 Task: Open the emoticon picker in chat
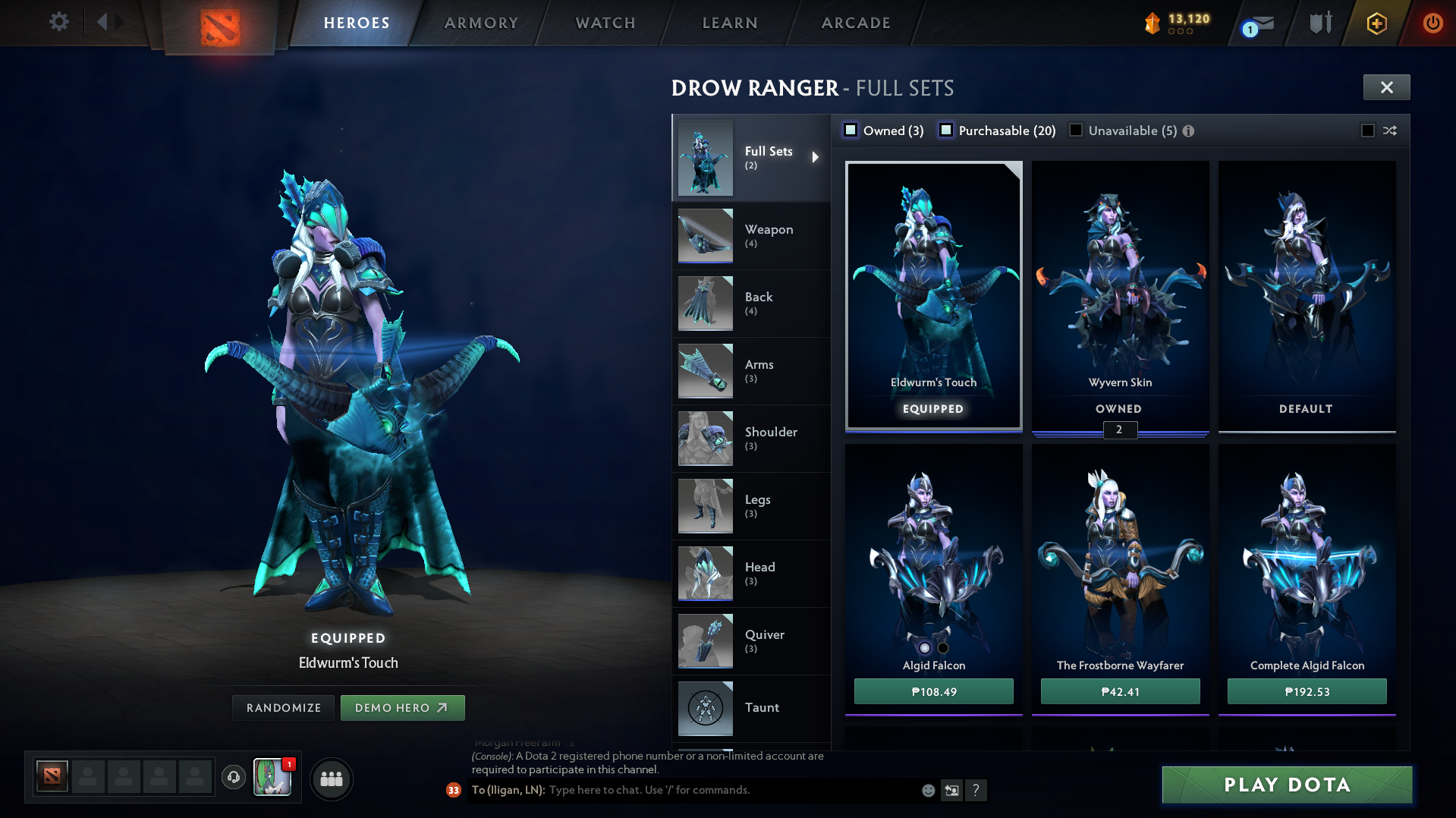point(928,790)
